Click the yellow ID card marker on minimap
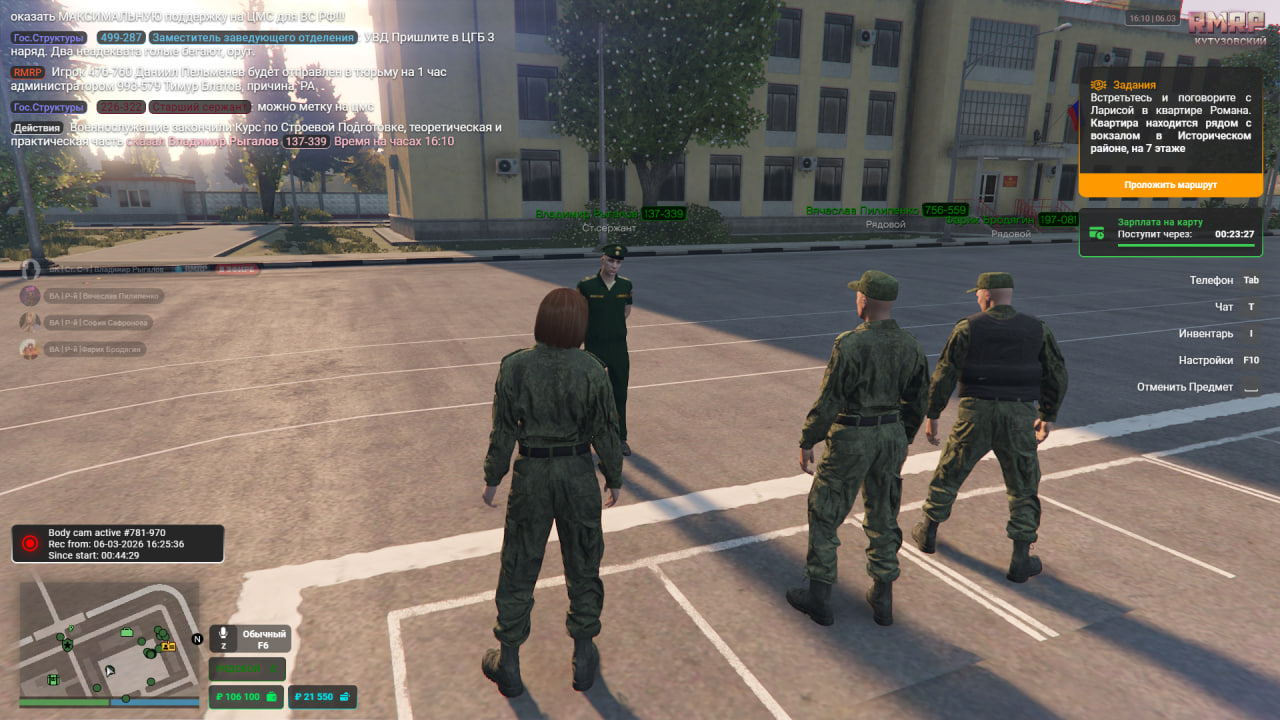 168,647
